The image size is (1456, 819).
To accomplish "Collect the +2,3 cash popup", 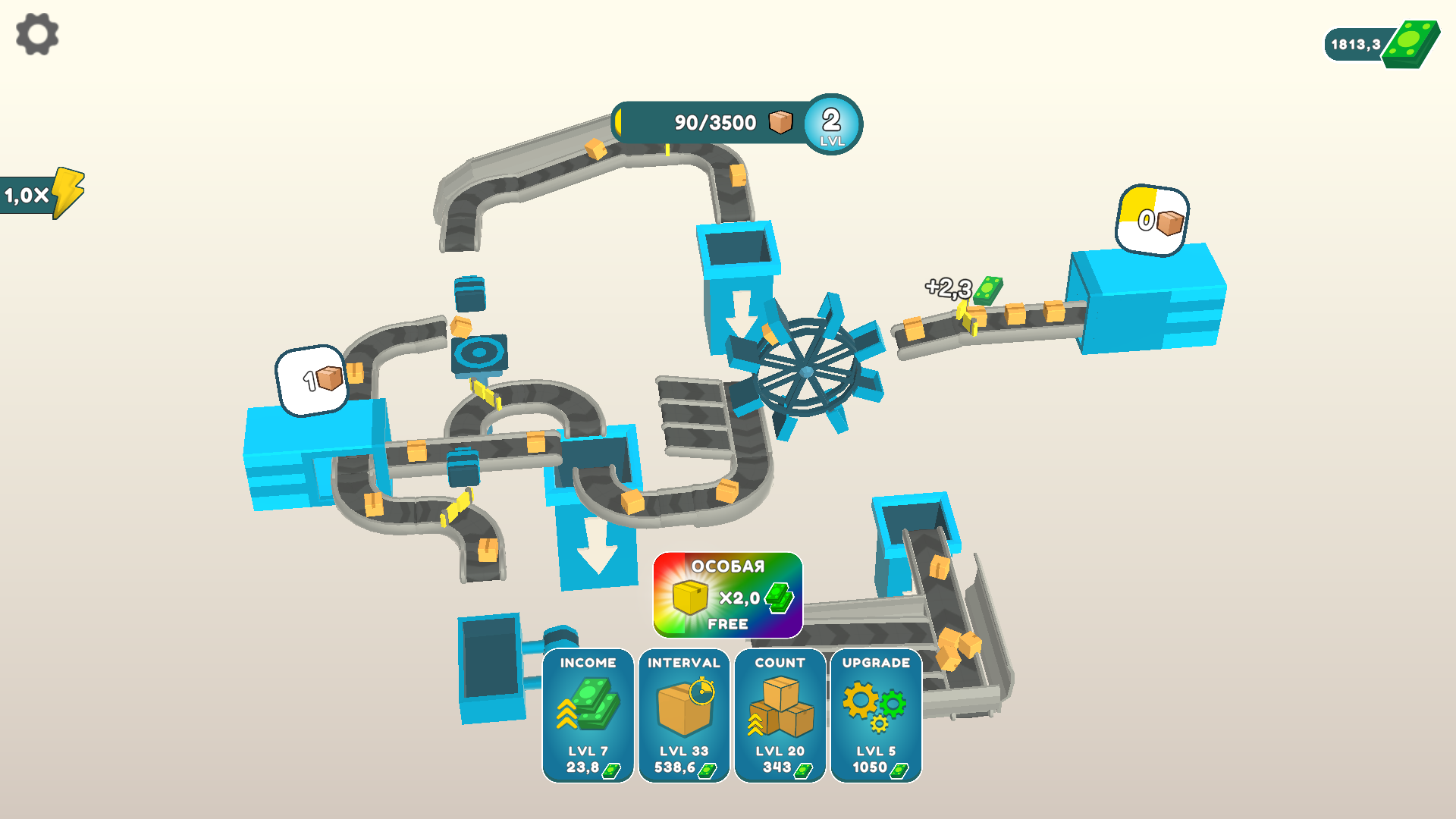I will (957, 289).
